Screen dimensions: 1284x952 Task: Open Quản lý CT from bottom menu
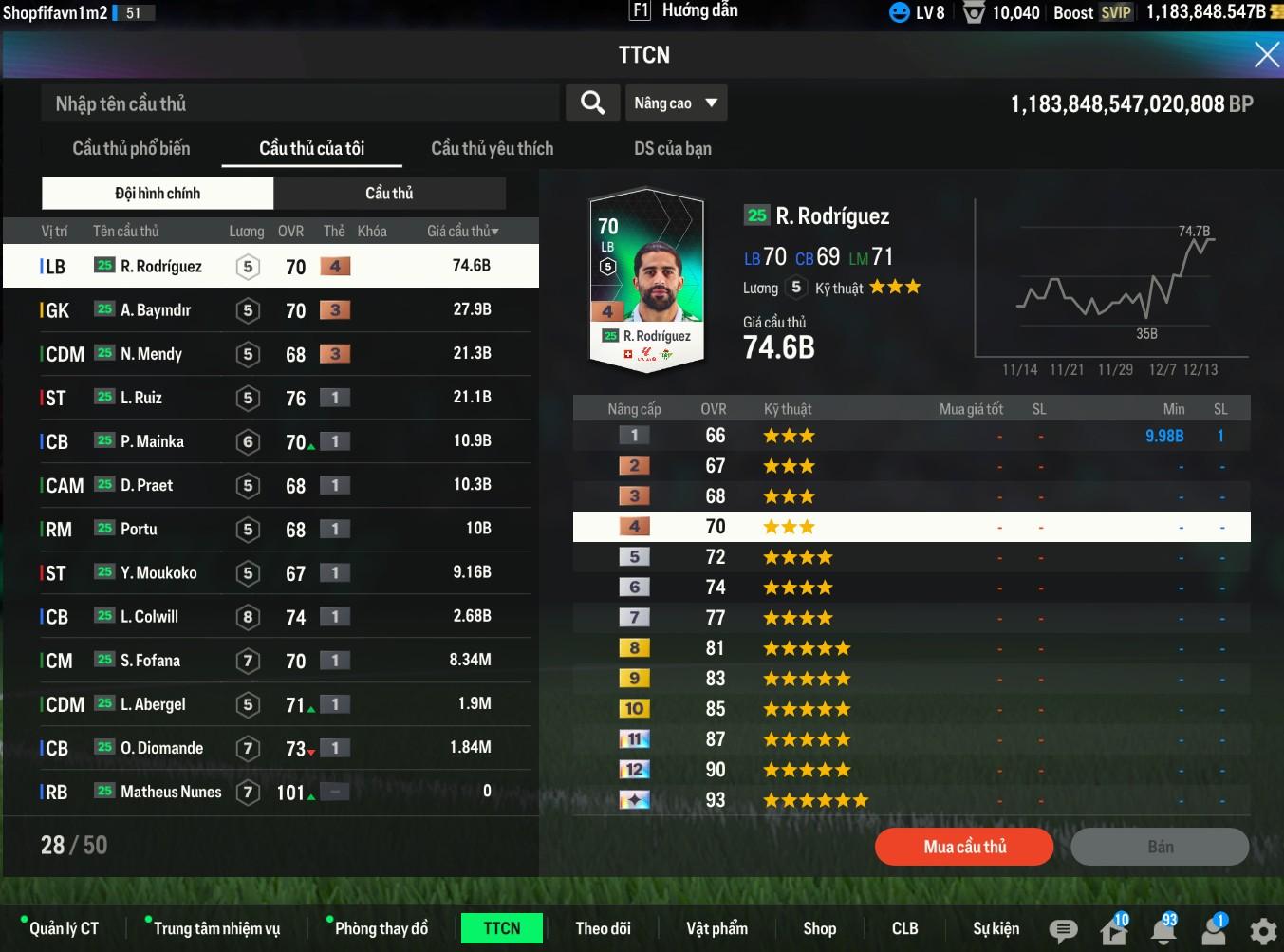click(64, 928)
